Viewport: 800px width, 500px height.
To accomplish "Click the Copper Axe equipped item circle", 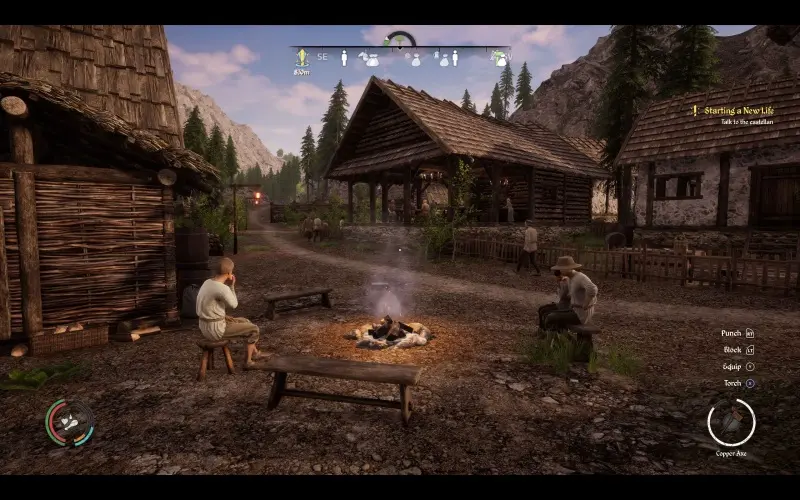I will [x=731, y=421].
